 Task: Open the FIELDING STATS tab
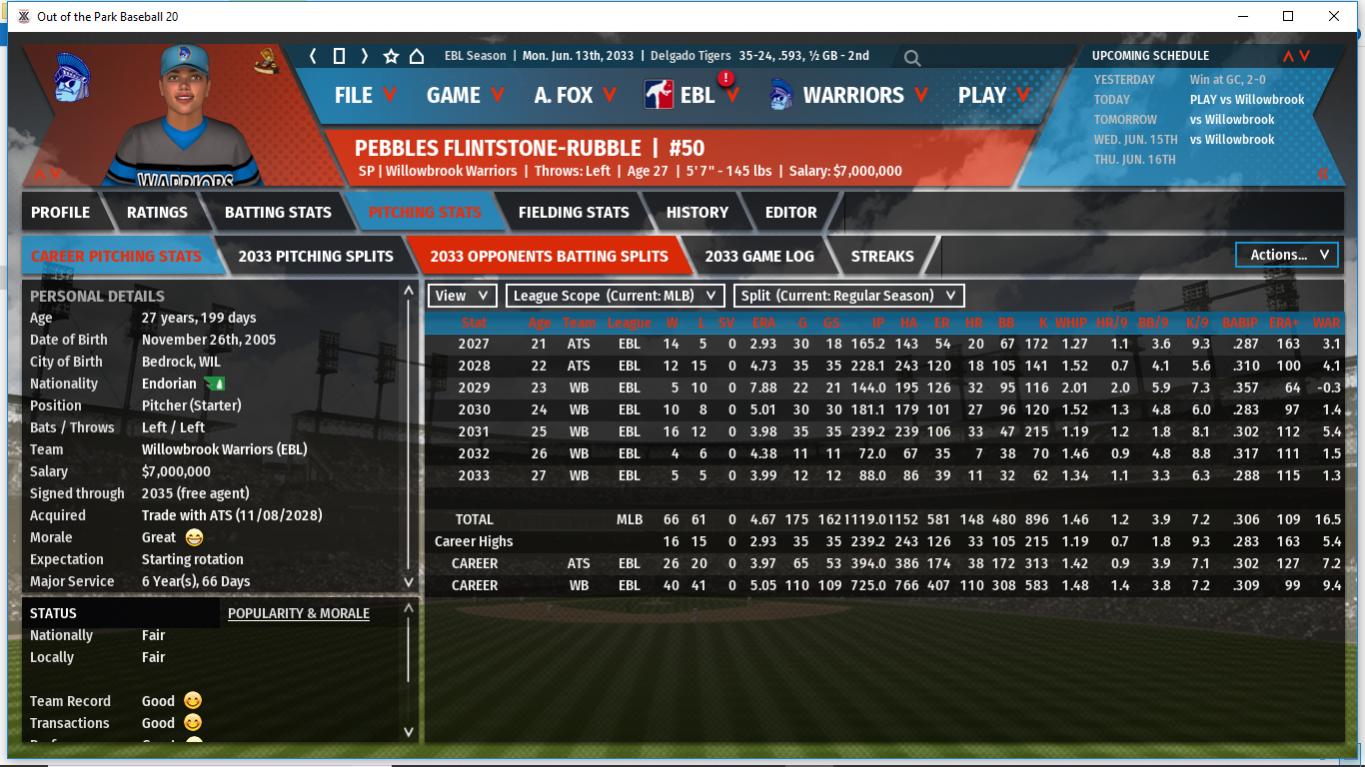(x=573, y=212)
